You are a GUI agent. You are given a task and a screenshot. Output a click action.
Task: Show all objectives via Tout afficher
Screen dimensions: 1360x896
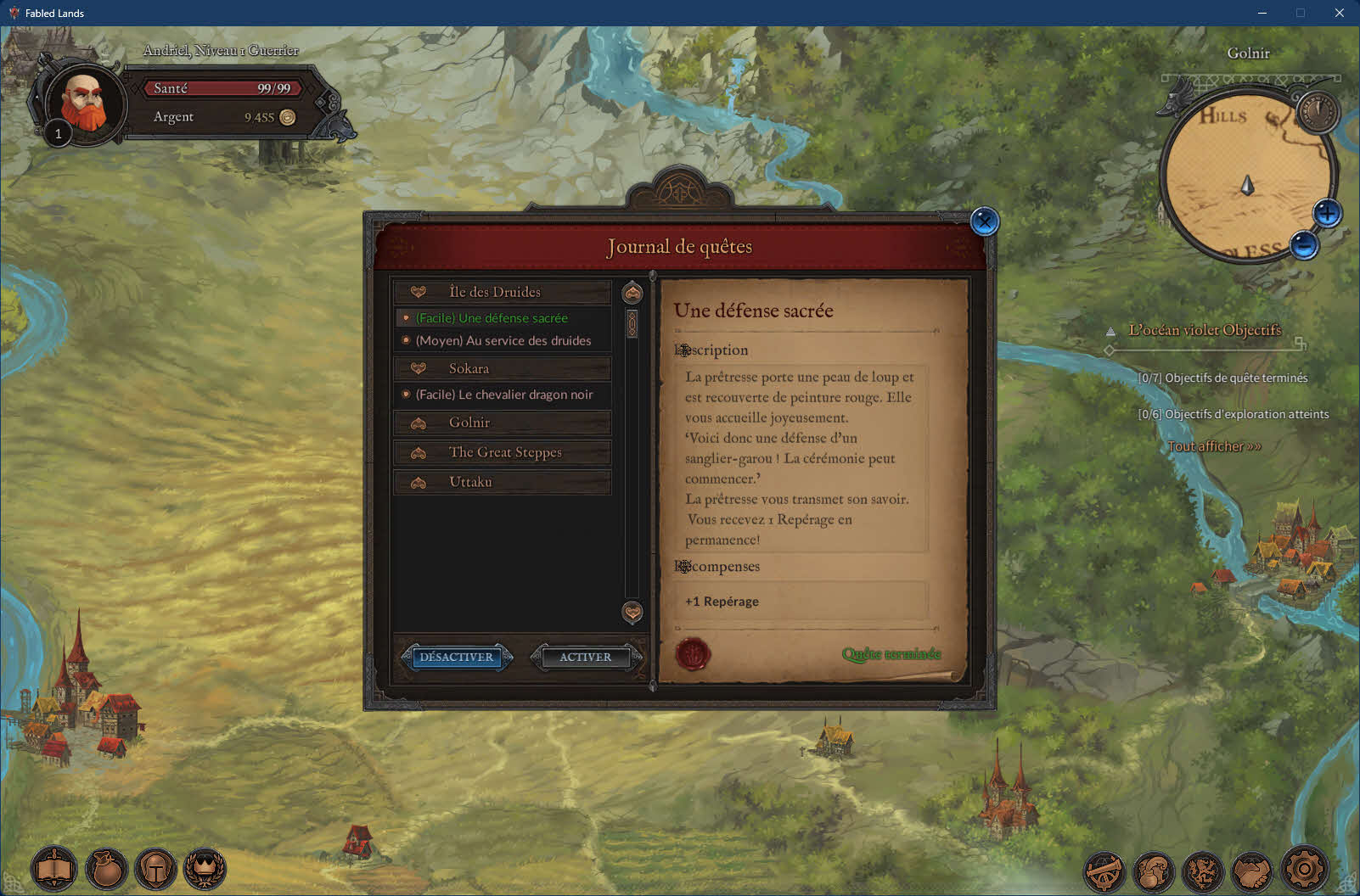coord(1214,446)
